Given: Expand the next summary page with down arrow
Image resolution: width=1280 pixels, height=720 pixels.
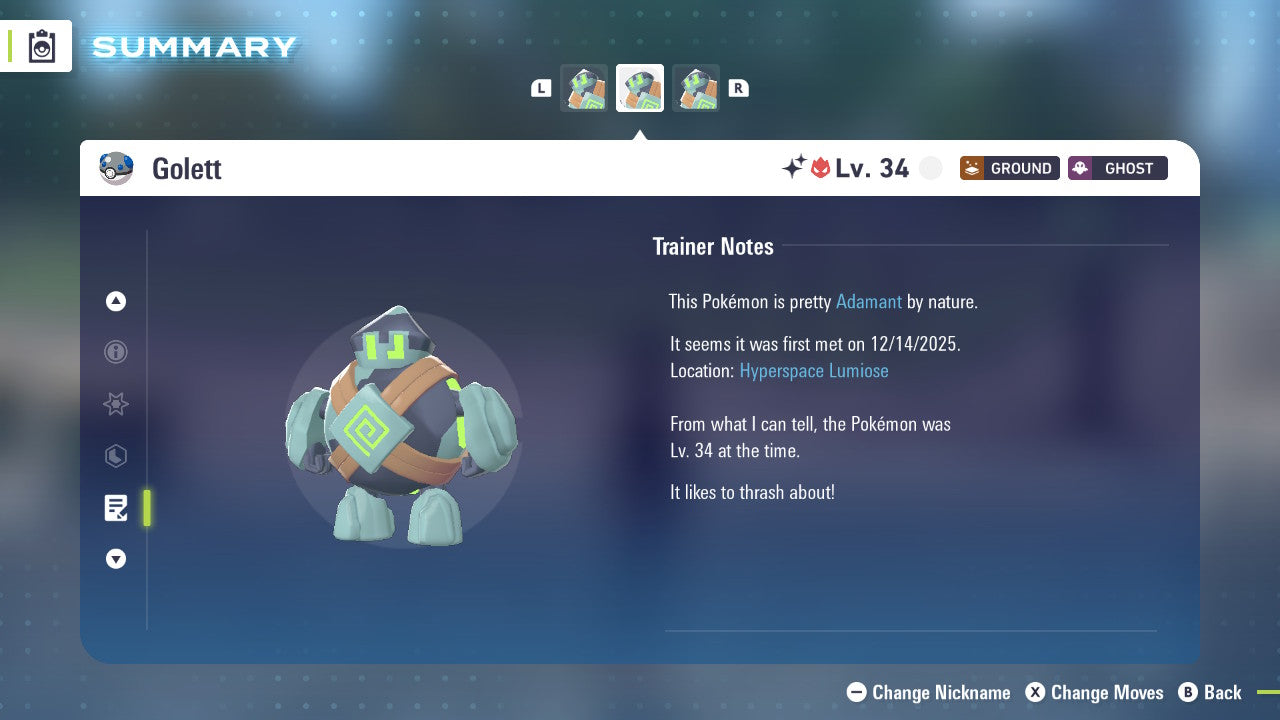Looking at the screenshot, I should click(x=116, y=559).
